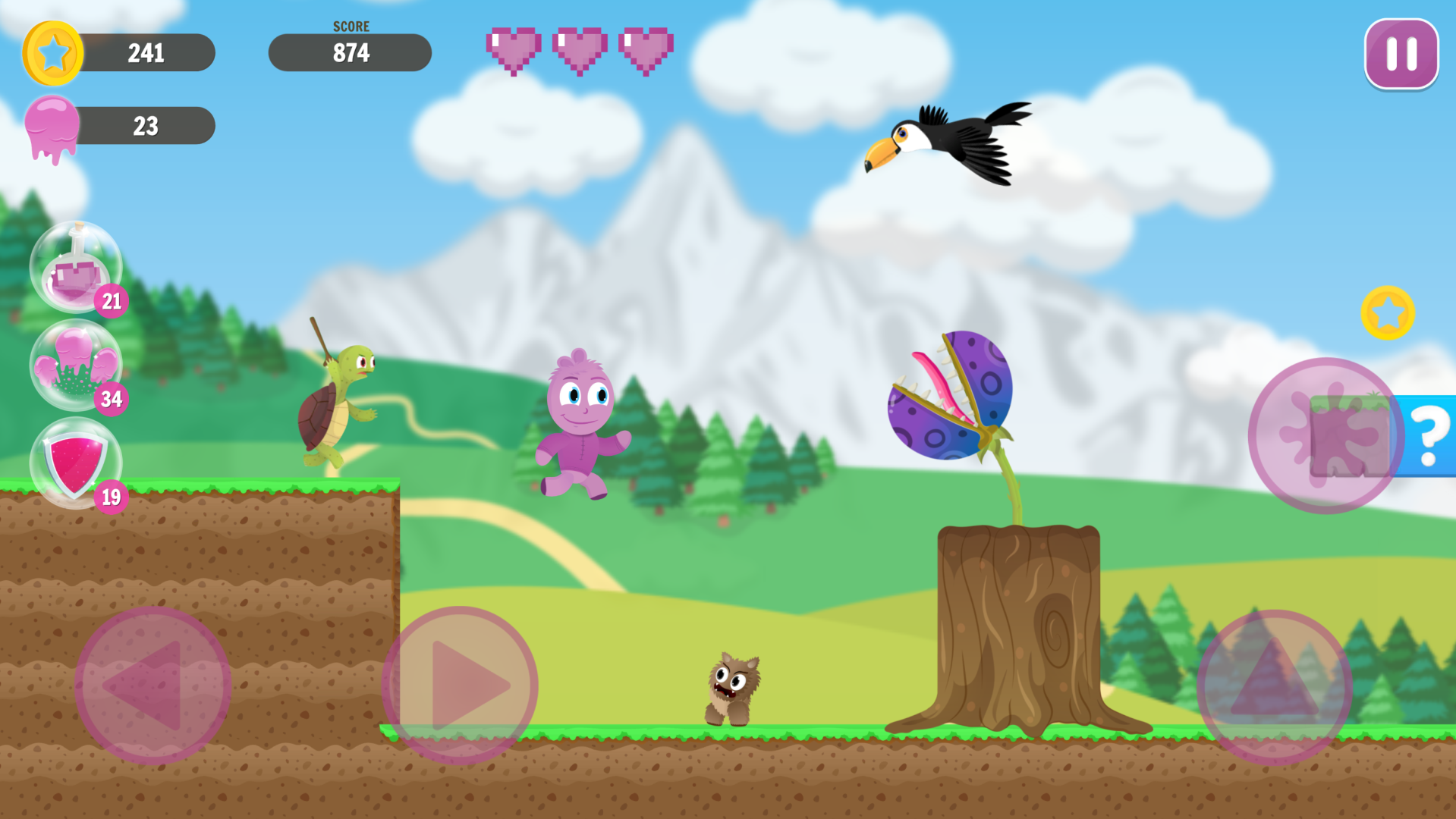Select the slime count showing 23
1456x819 pixels.
coord(147,125)
